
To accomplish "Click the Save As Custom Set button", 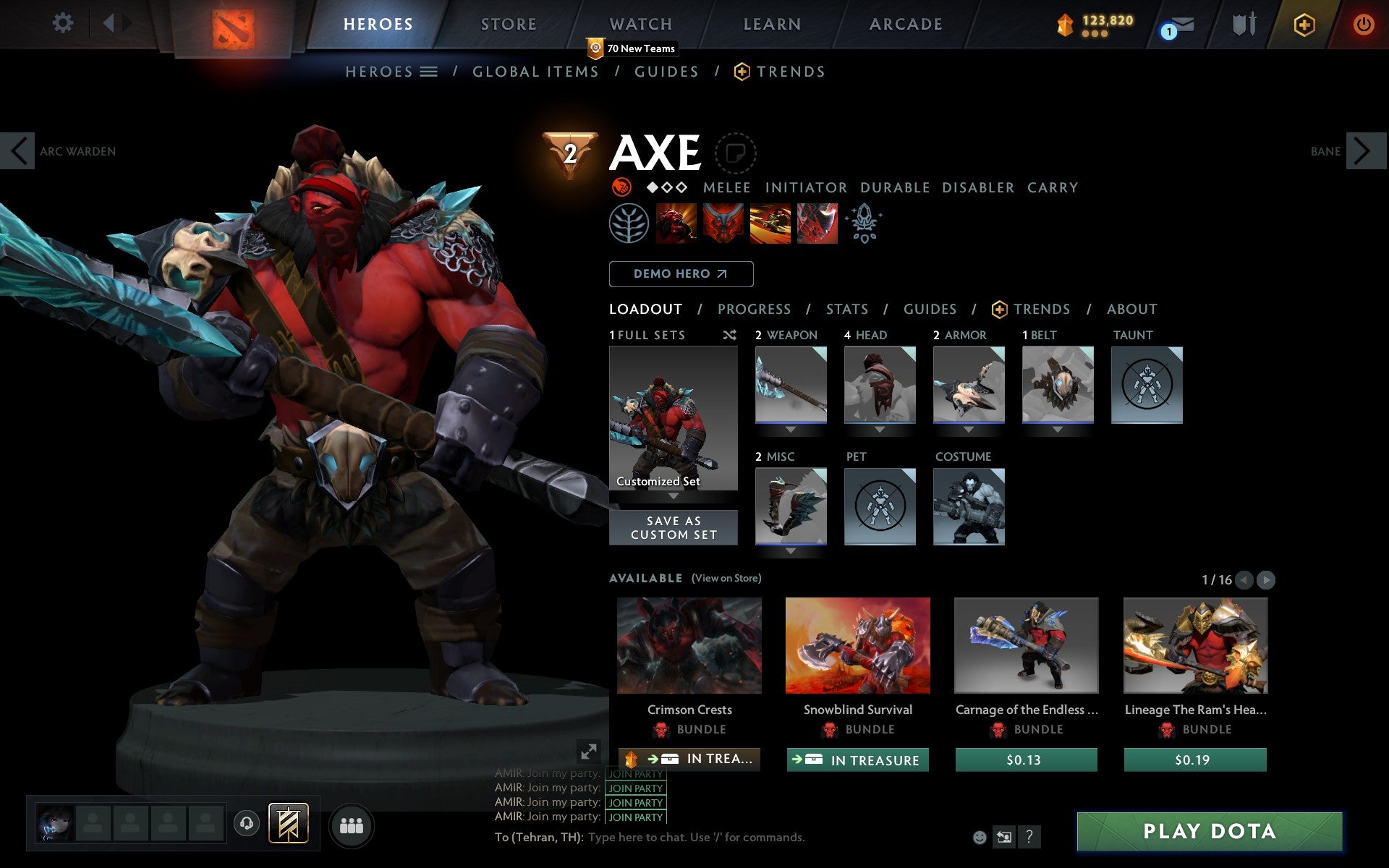I will [x=673, y=527].
